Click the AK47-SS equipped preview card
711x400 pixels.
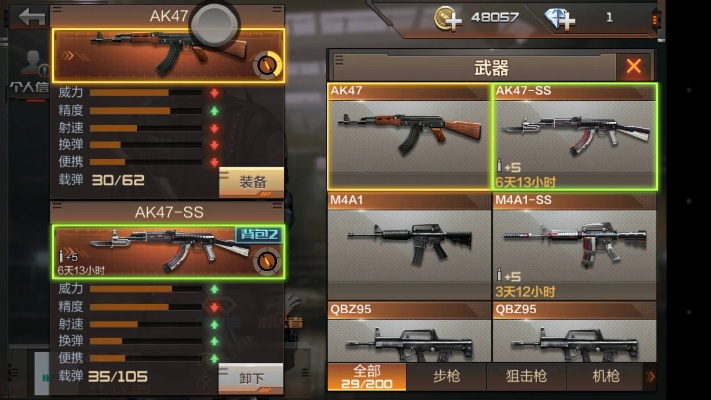[168, 251]
